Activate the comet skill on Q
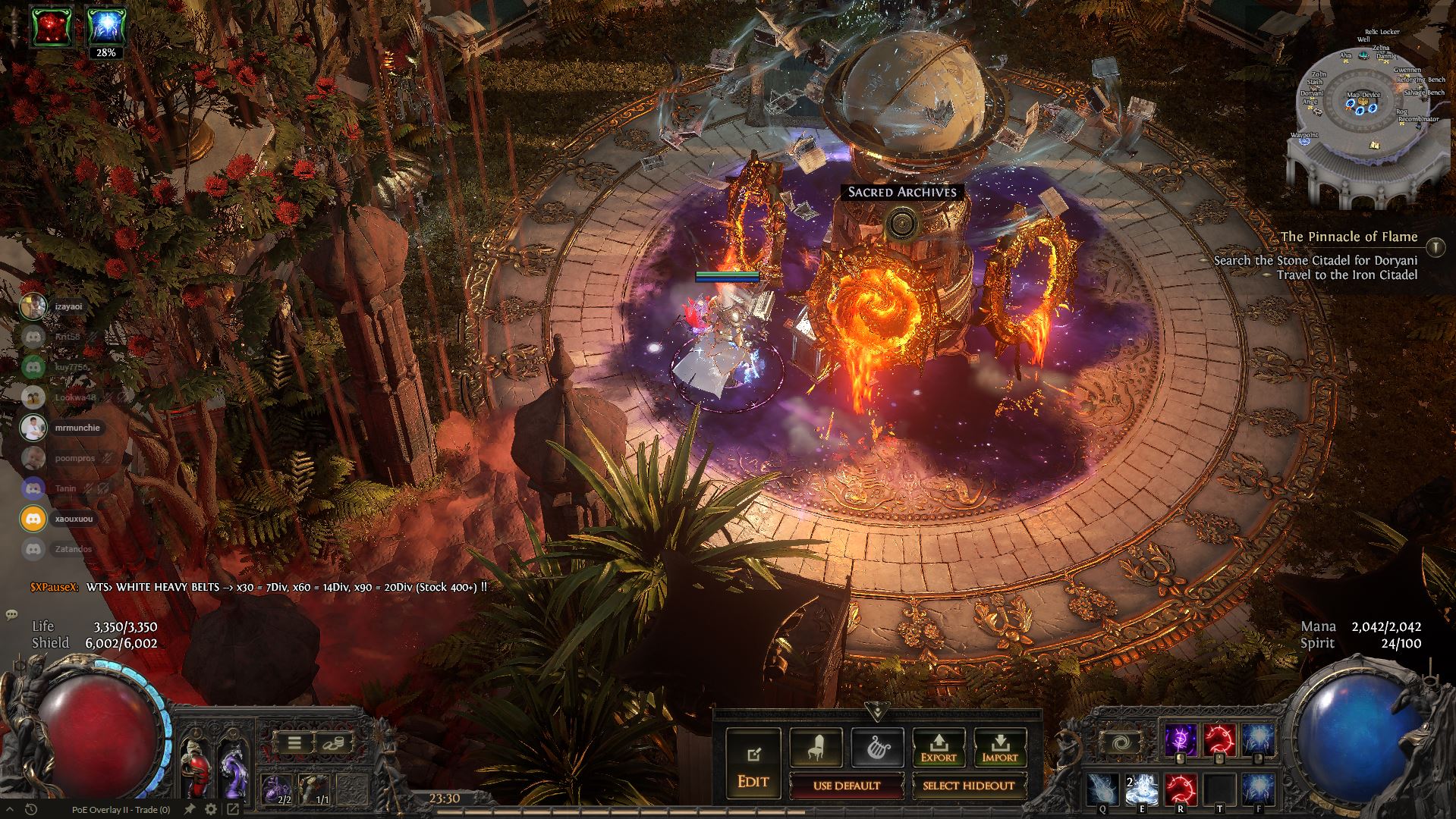The image size is (1456, 819). (x=1102, y=789)
